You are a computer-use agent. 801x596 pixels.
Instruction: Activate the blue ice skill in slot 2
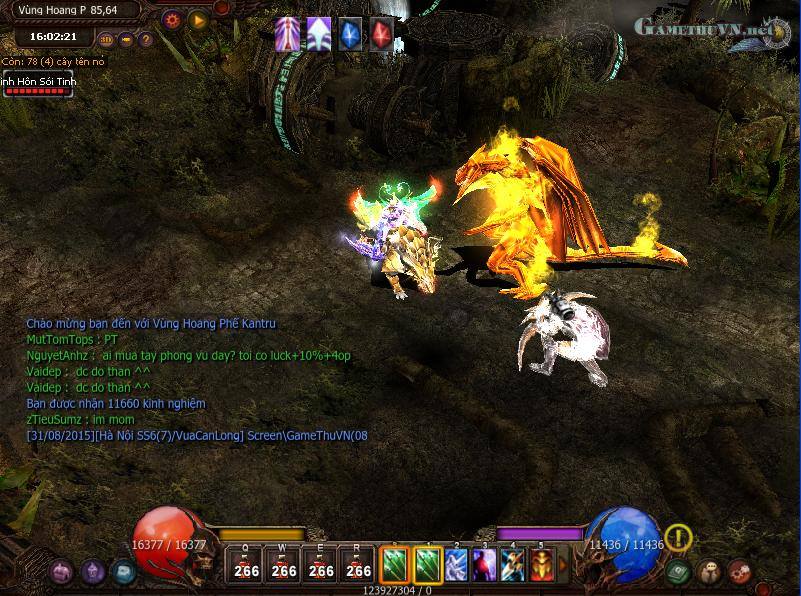click(456, 565)
